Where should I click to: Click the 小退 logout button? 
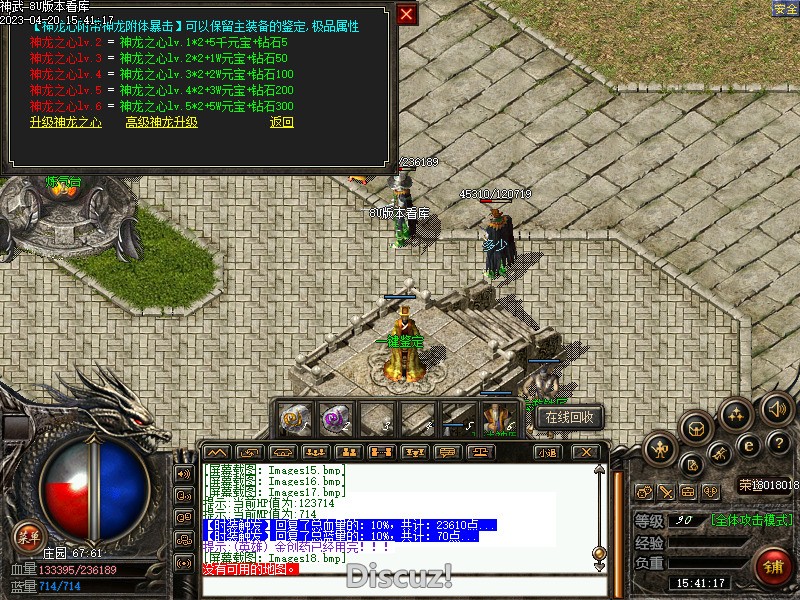coord(546,452)
